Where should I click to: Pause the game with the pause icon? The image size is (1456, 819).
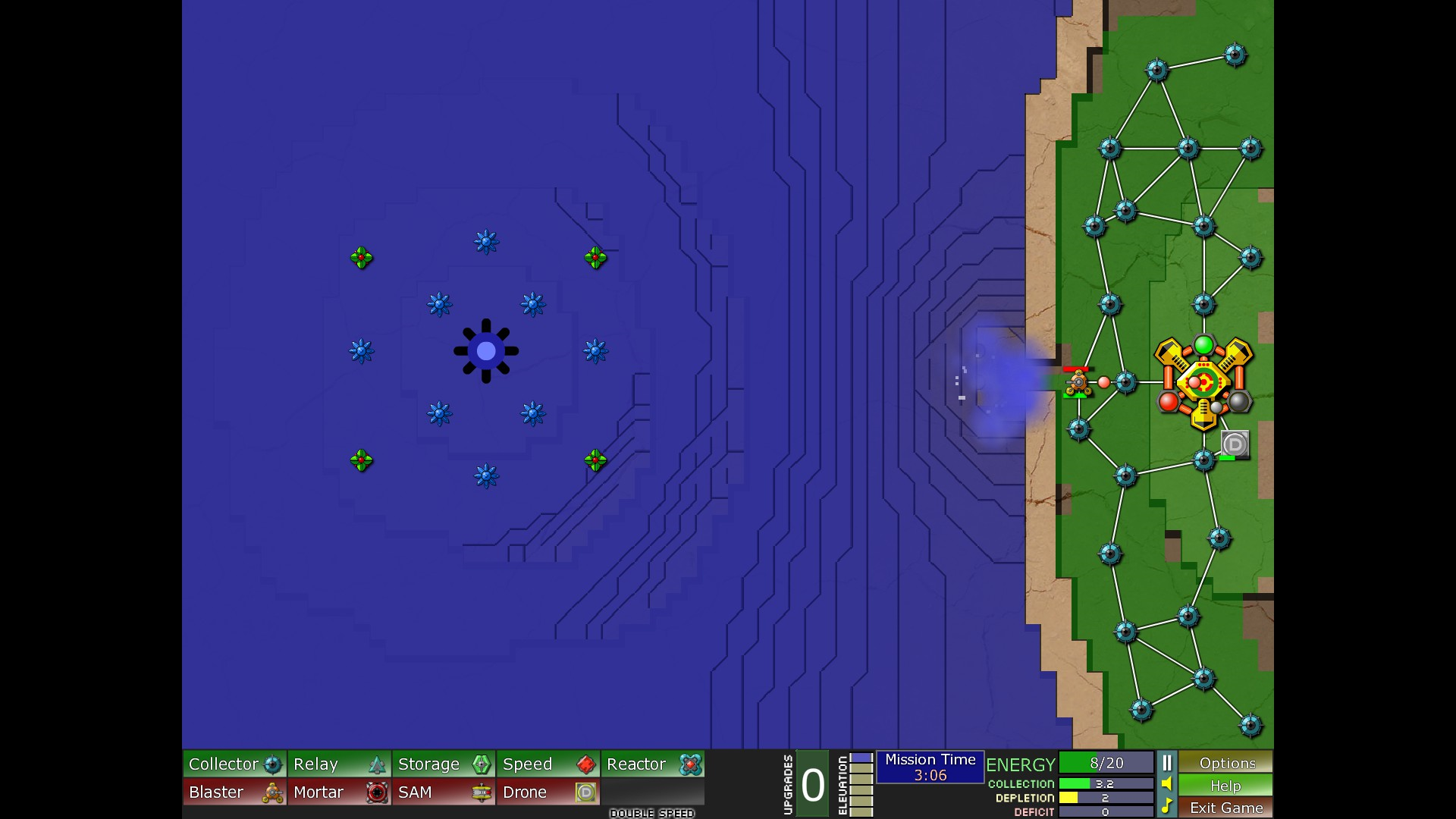(x=1167, y=763)
